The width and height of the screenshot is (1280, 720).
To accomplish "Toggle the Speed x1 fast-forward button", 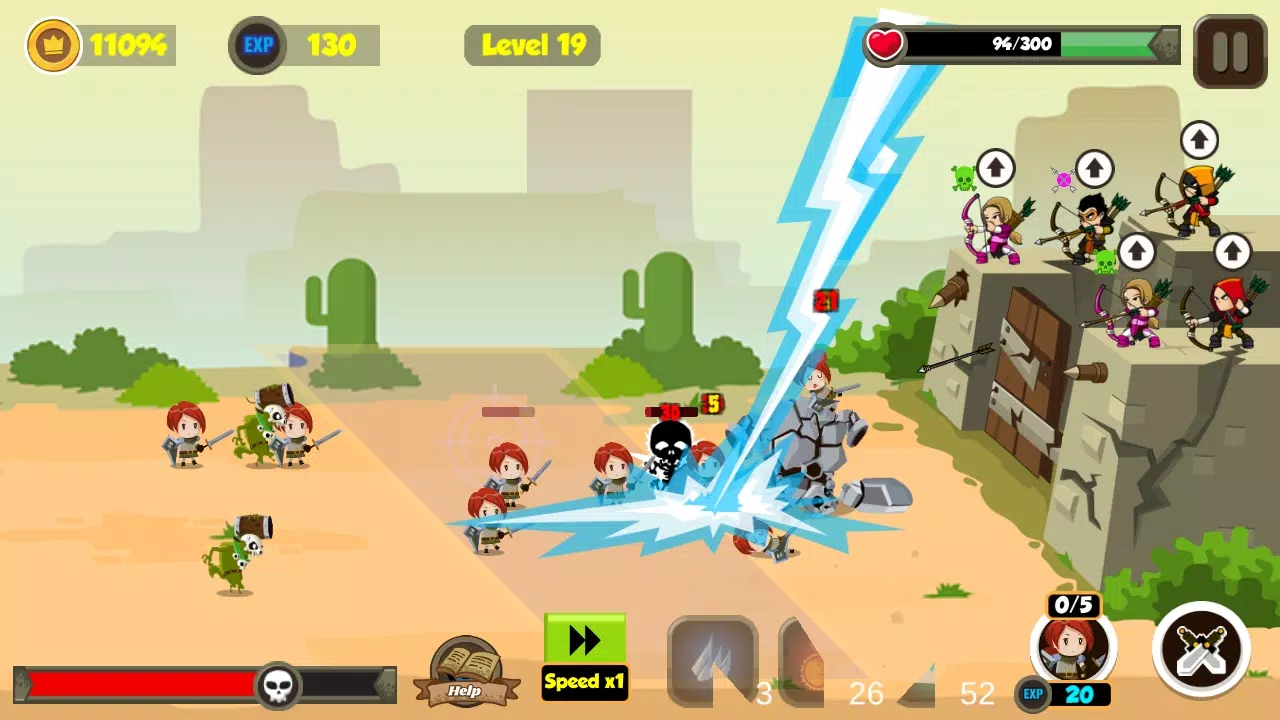I will coord(585,655).
